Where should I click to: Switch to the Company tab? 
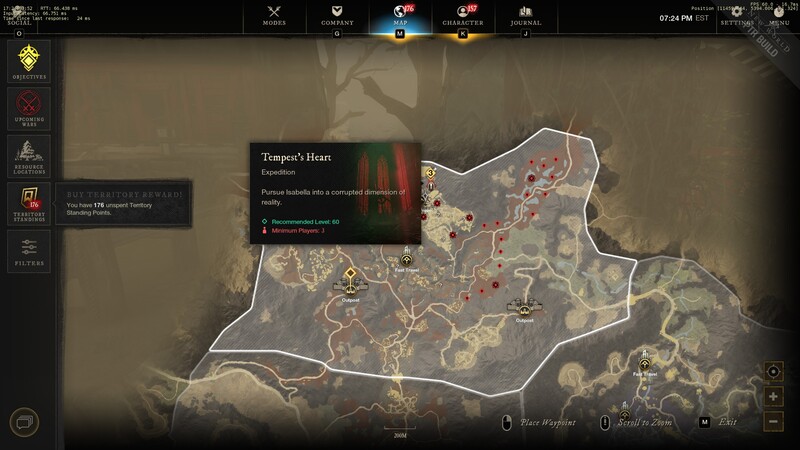click(x=336, y=15)
